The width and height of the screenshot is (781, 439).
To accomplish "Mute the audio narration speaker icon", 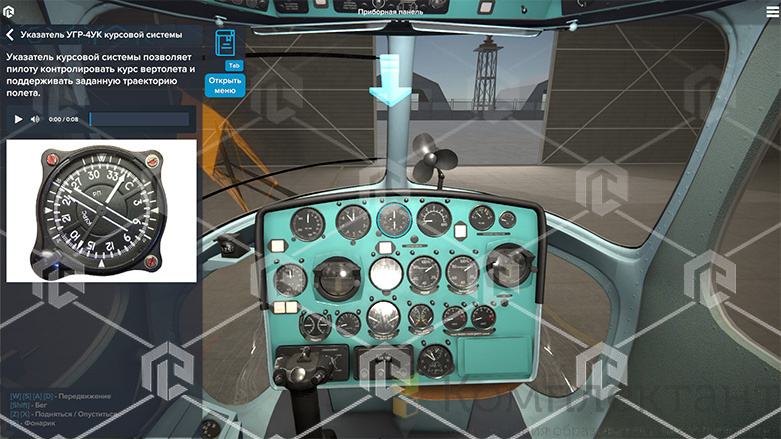I will [35, 119].
